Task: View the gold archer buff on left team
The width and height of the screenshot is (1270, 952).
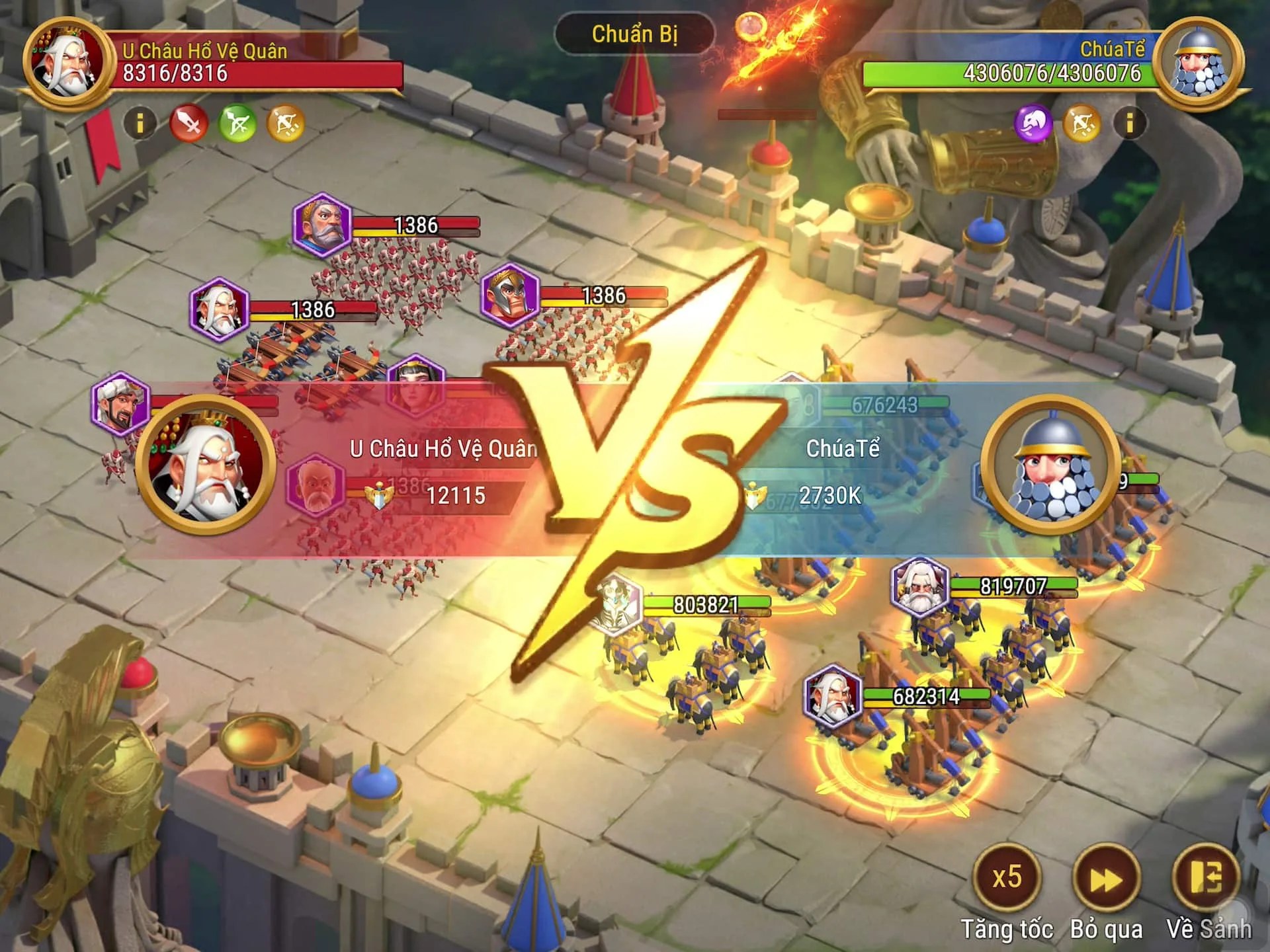Action: point(286,123)
